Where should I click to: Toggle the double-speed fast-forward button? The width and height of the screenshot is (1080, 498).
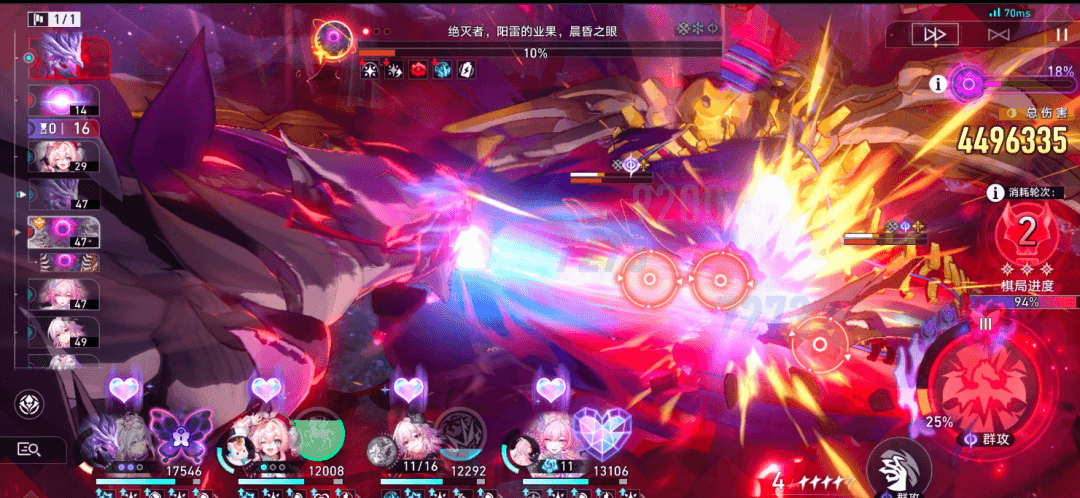pos(935,34)
